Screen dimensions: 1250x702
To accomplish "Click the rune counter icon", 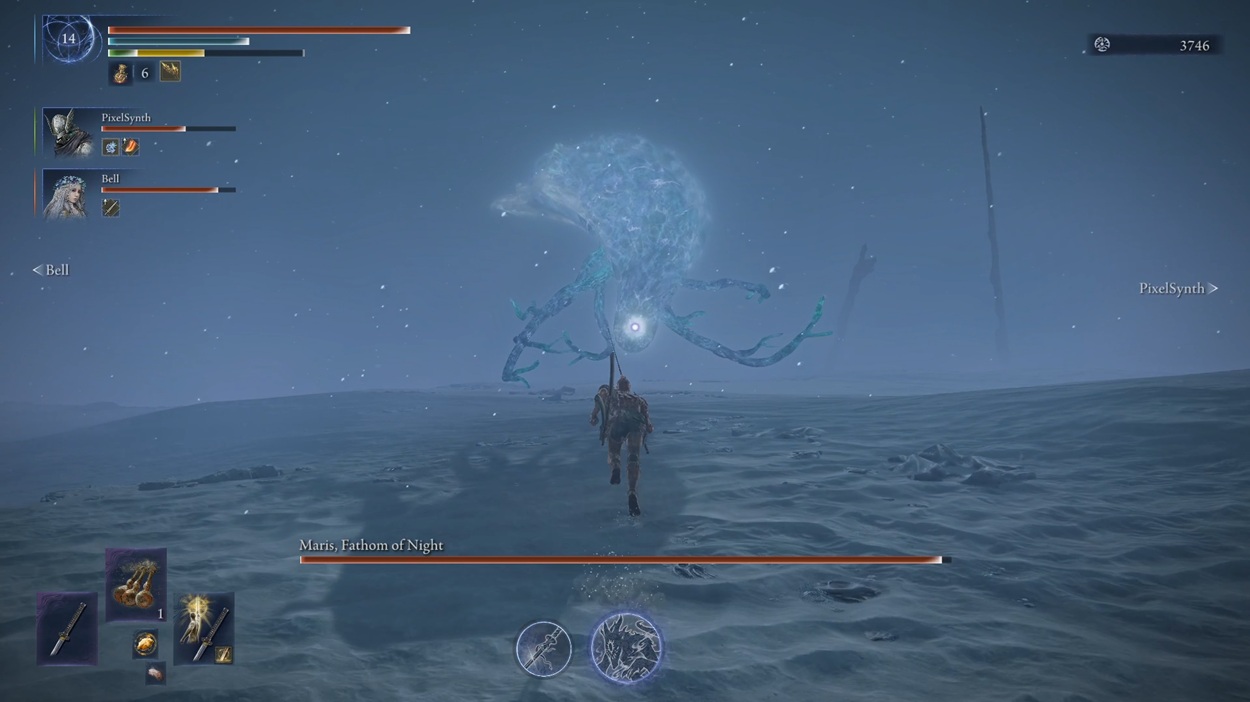I will point(1102,45).
